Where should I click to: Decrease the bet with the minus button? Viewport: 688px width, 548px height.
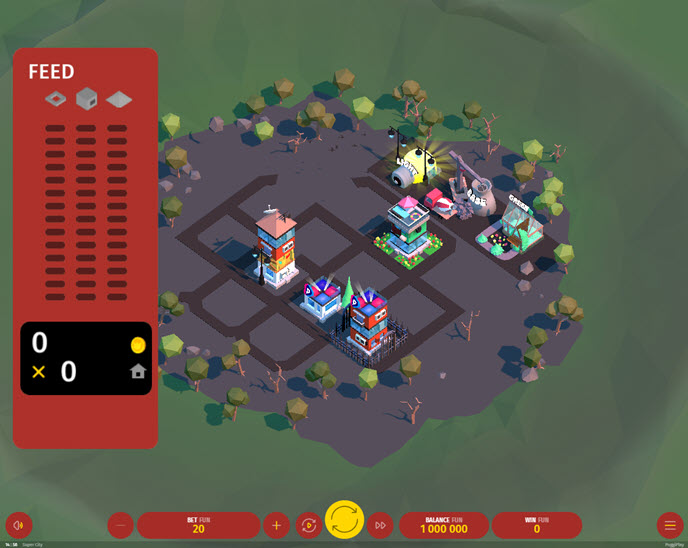click(120, 525)
